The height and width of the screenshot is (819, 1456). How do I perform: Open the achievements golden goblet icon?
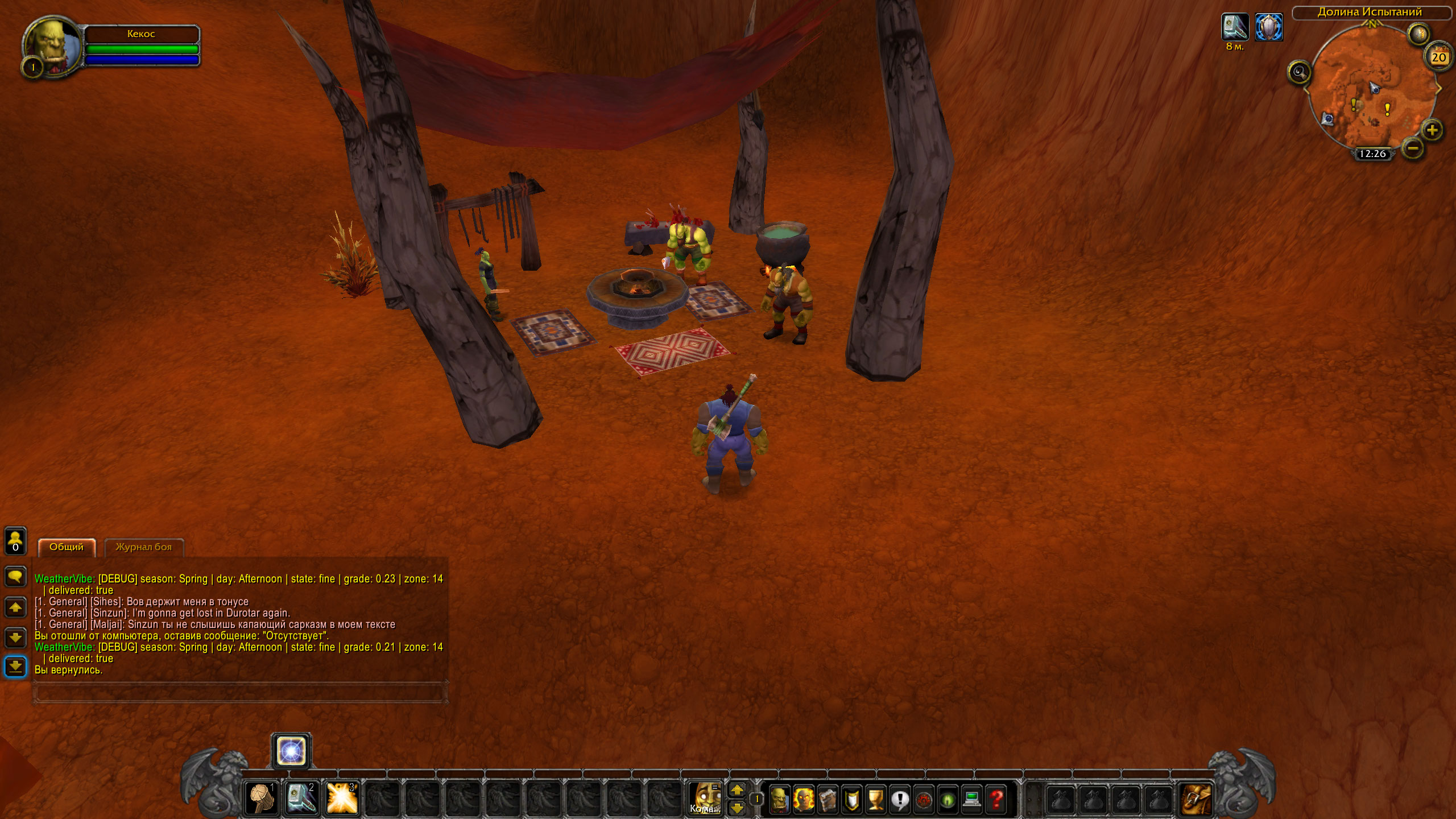[x=876, y=800]
